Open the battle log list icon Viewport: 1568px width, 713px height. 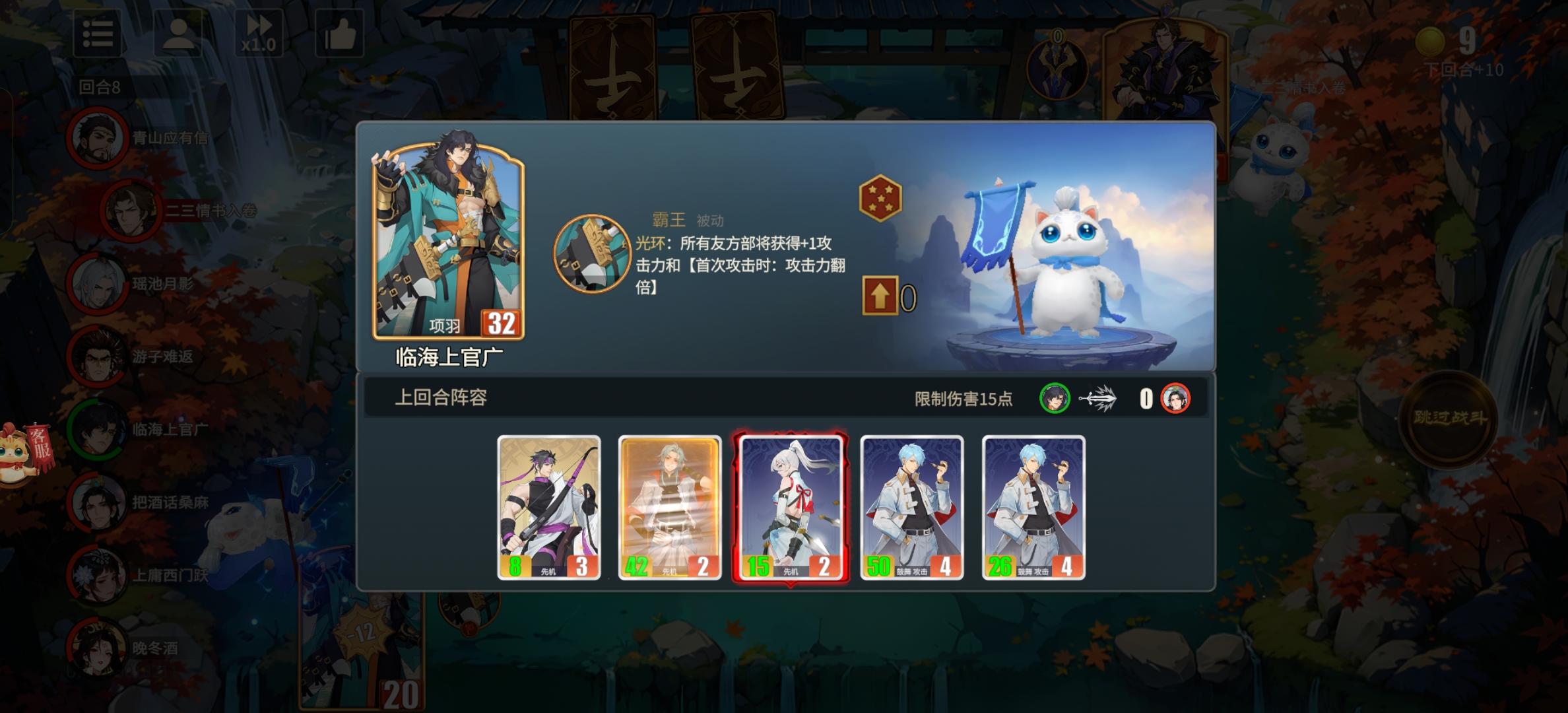pyautogui.click(x=98, y=34)
